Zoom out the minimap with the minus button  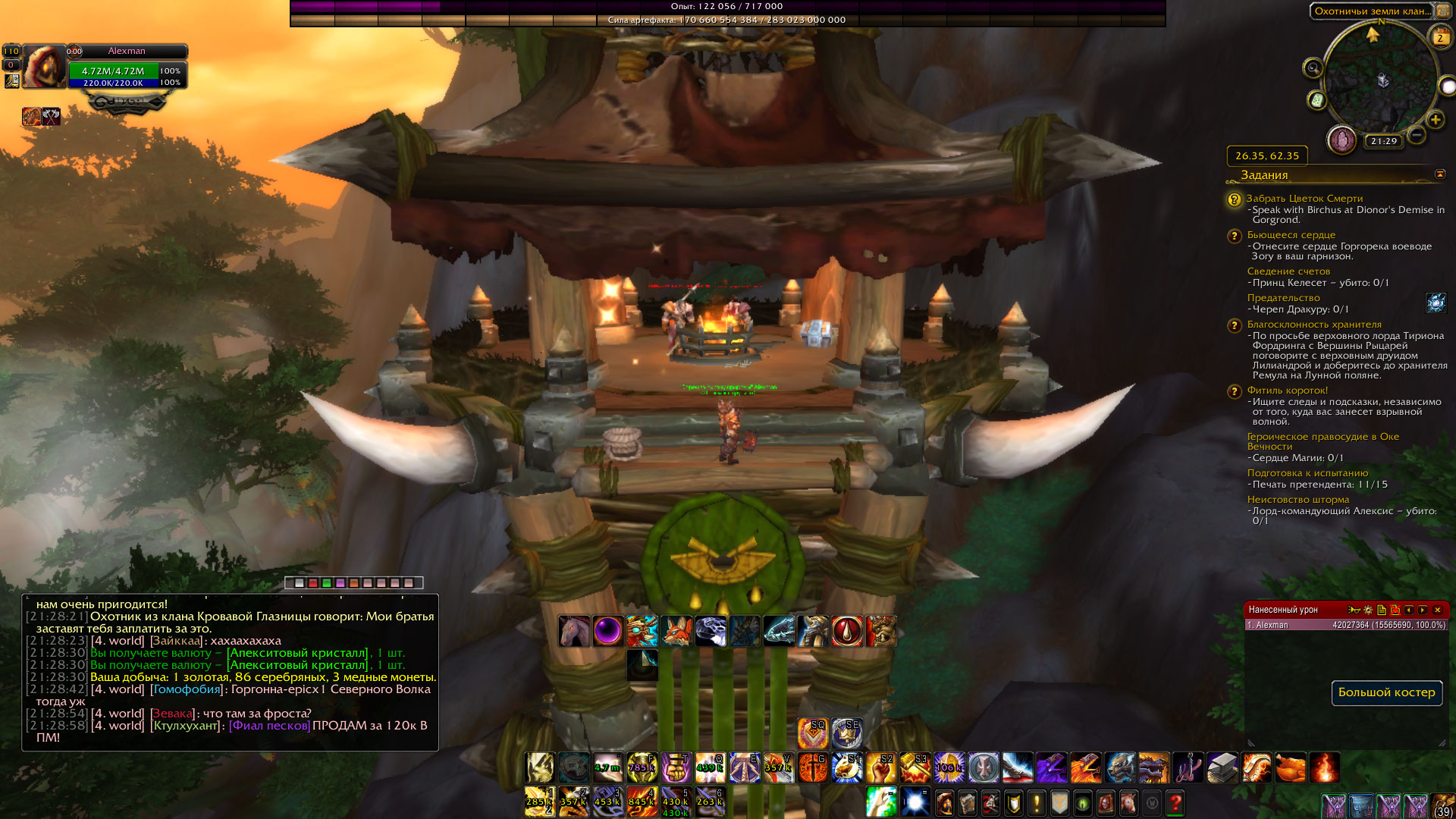click(x=1416, y=136)
